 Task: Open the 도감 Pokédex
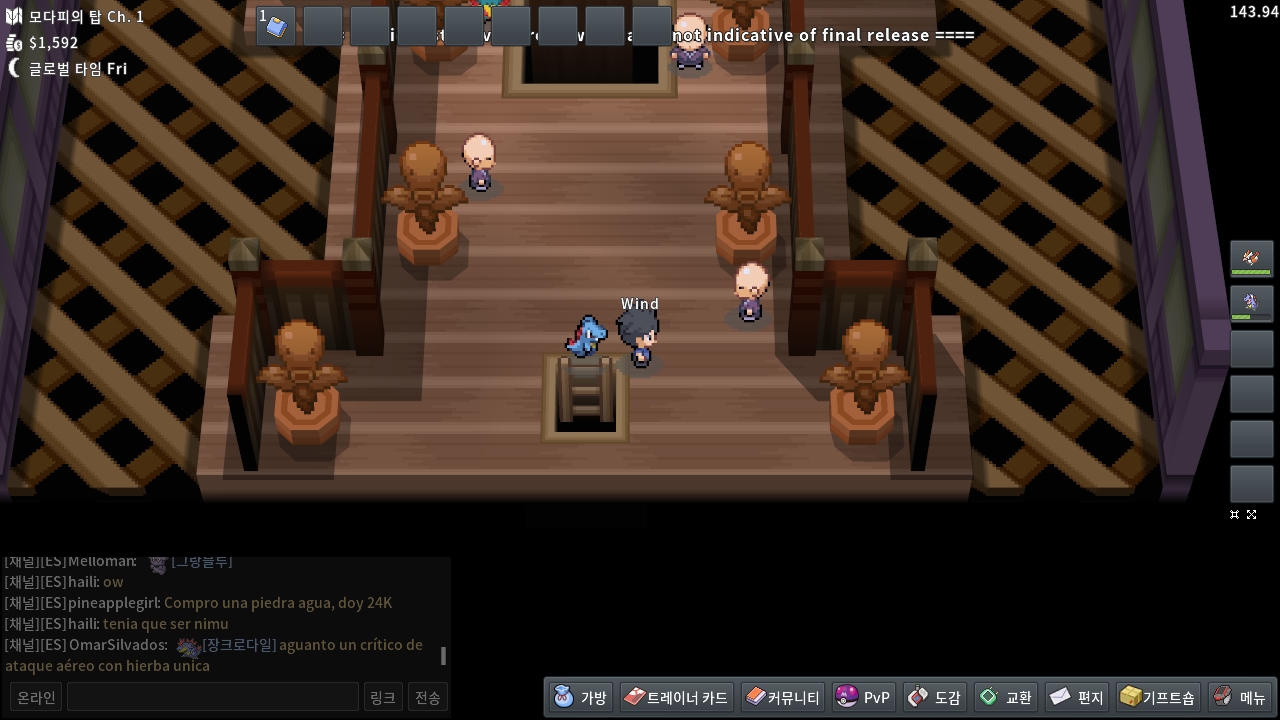click(934, 697)
